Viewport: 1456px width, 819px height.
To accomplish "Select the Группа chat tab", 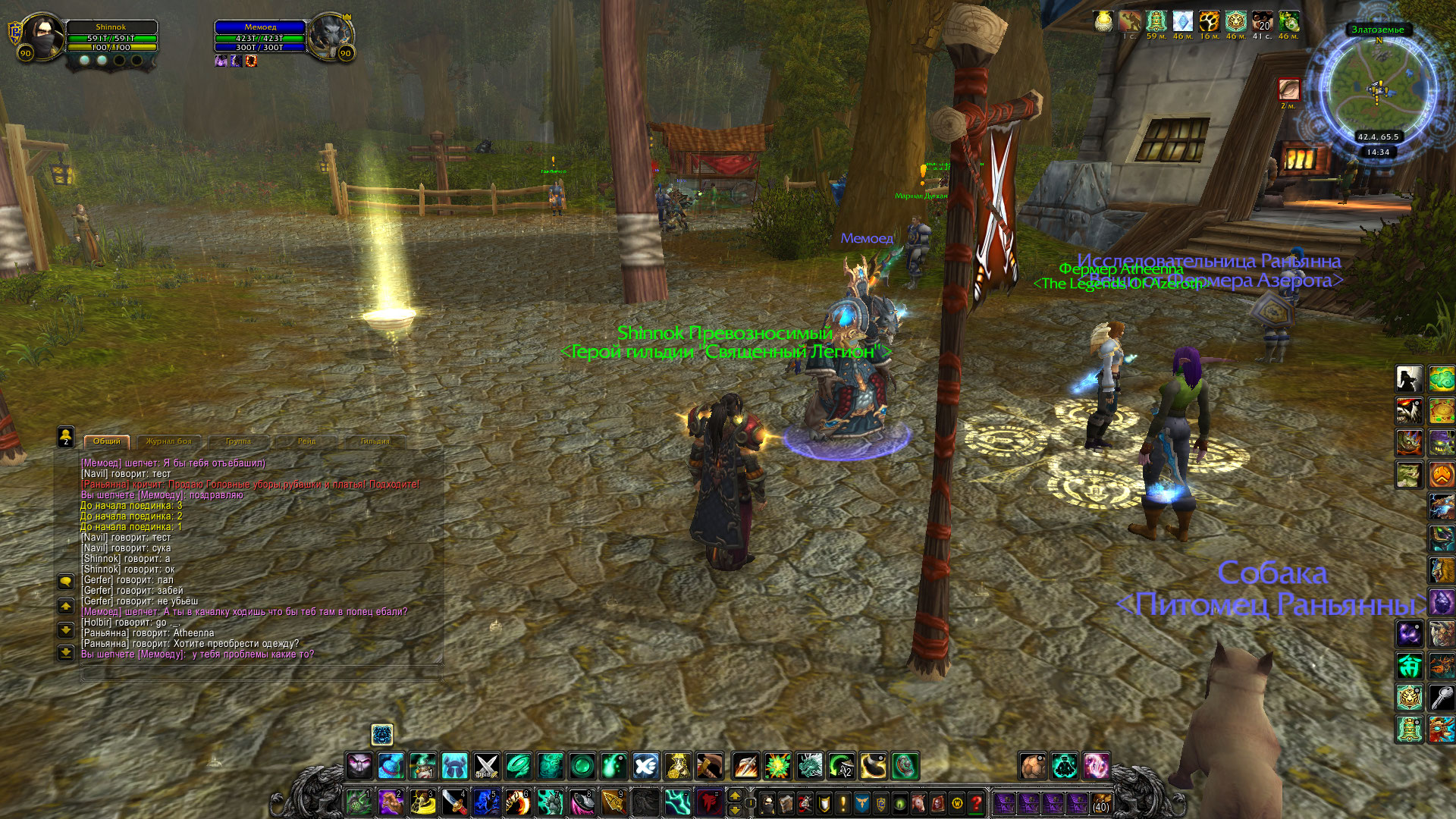I will (x=238, y=441).
